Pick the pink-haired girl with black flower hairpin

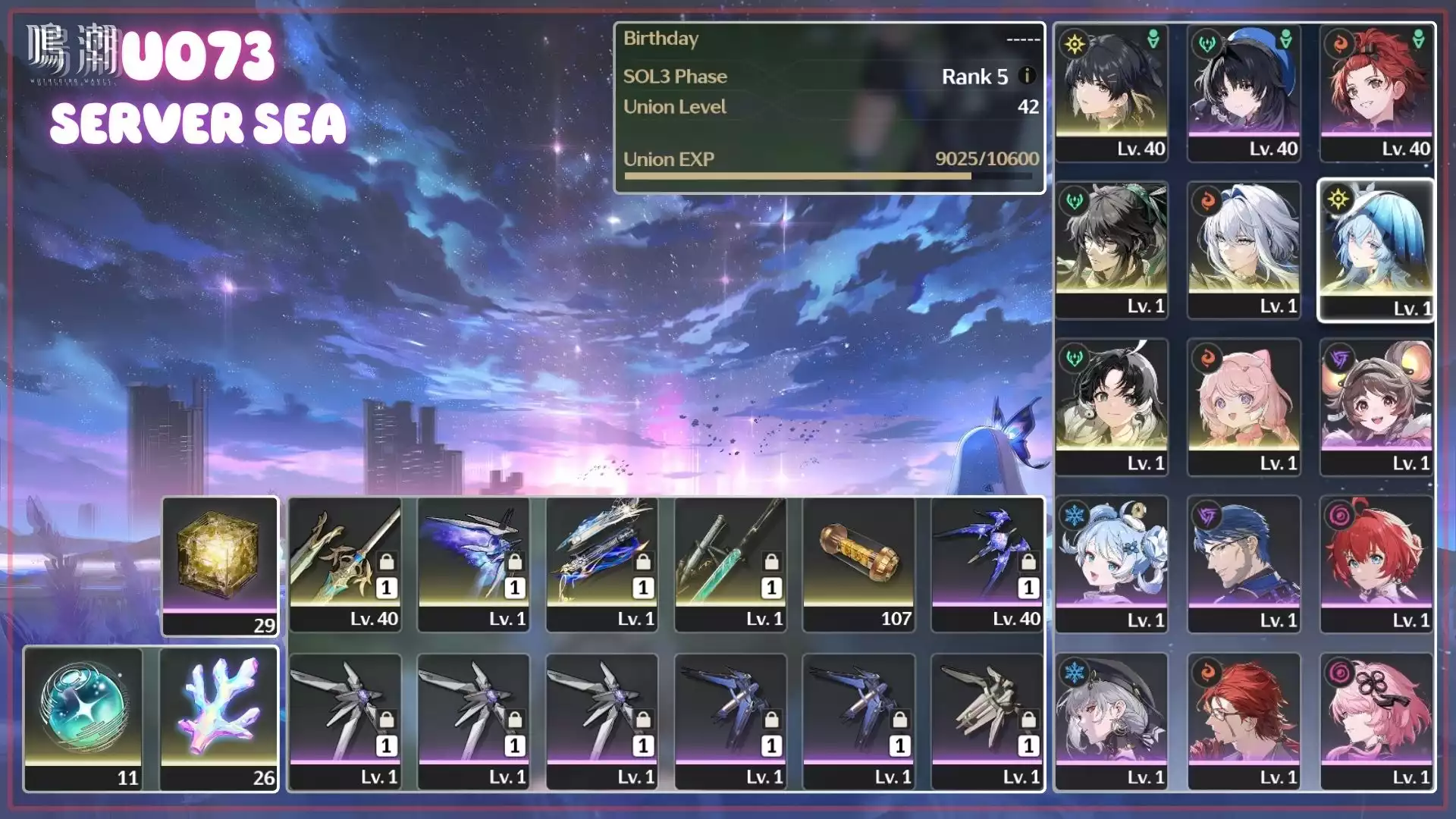coord(1376,721)
